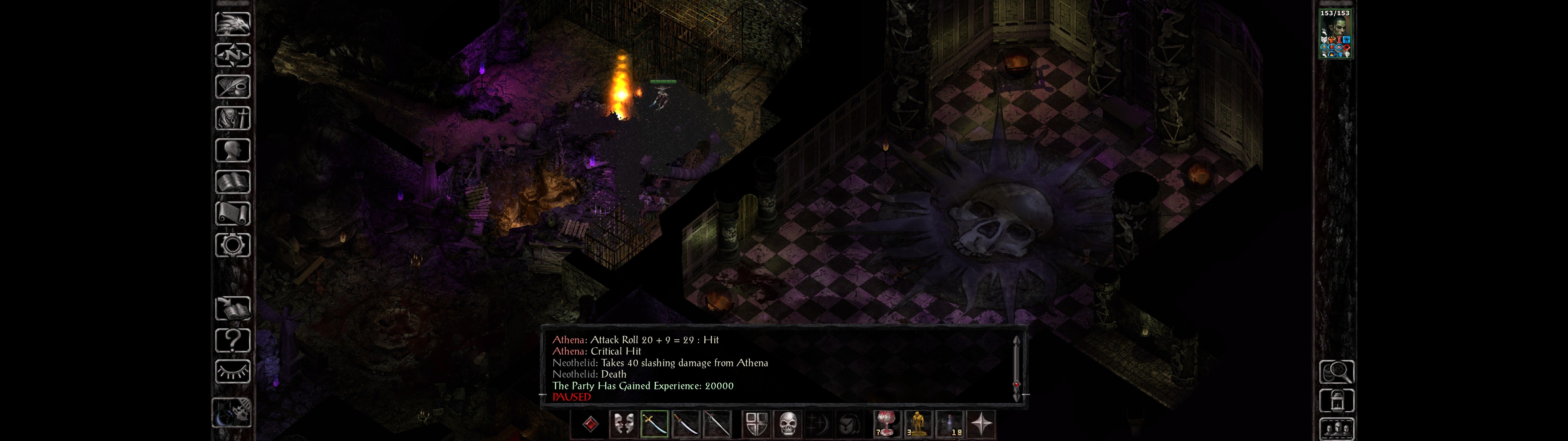Open the mage spellbook icon
This screenshot has height=441, width=1568.
point(232,182)
